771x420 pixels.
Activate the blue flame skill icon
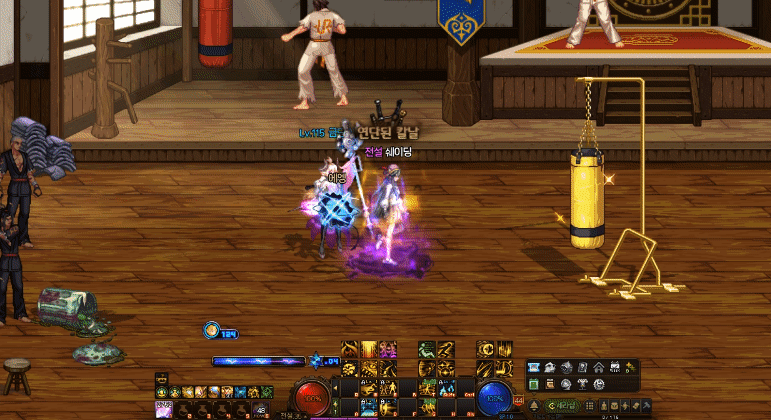447,388
